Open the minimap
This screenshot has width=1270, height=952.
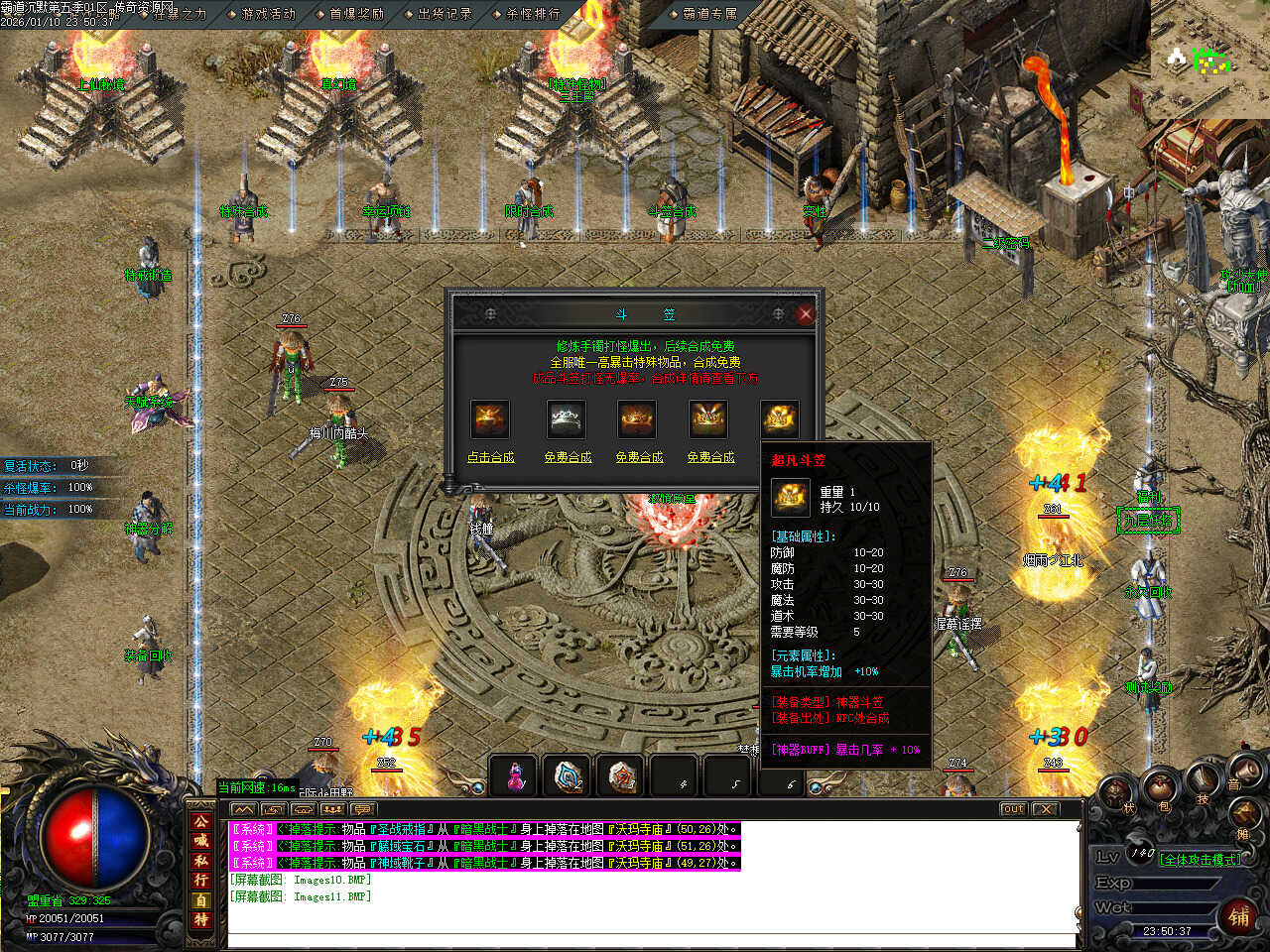pyautogui.click(x=1209, y=59)
